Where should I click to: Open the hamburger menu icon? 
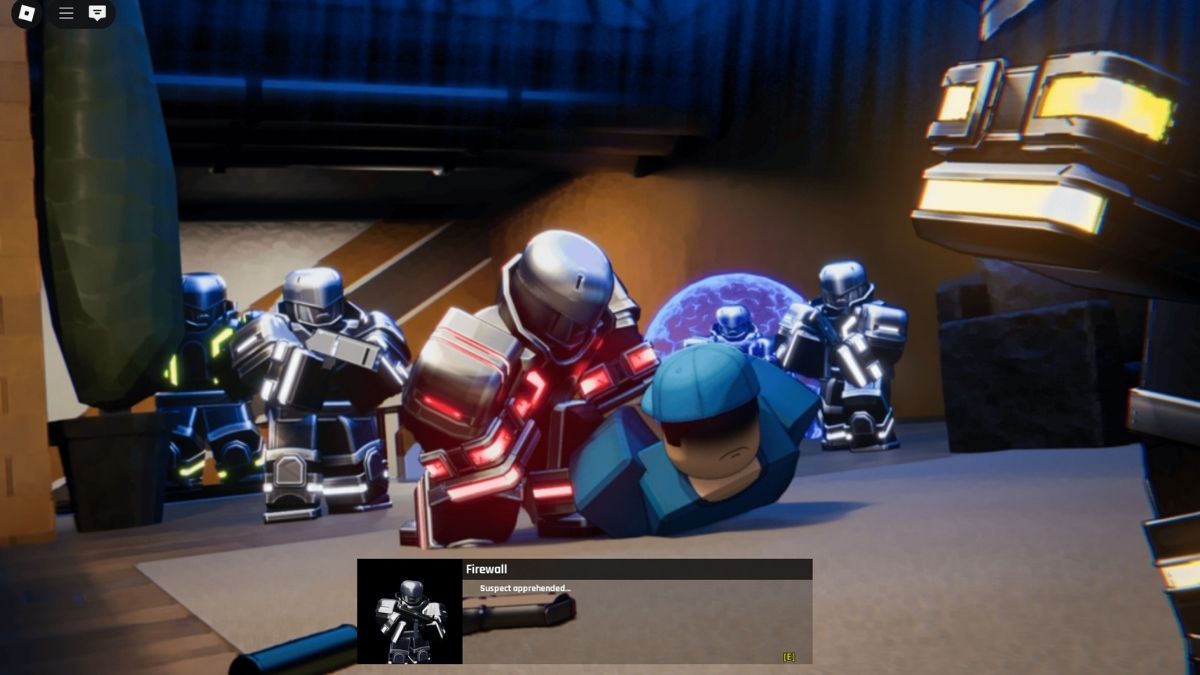coord(66,13)
